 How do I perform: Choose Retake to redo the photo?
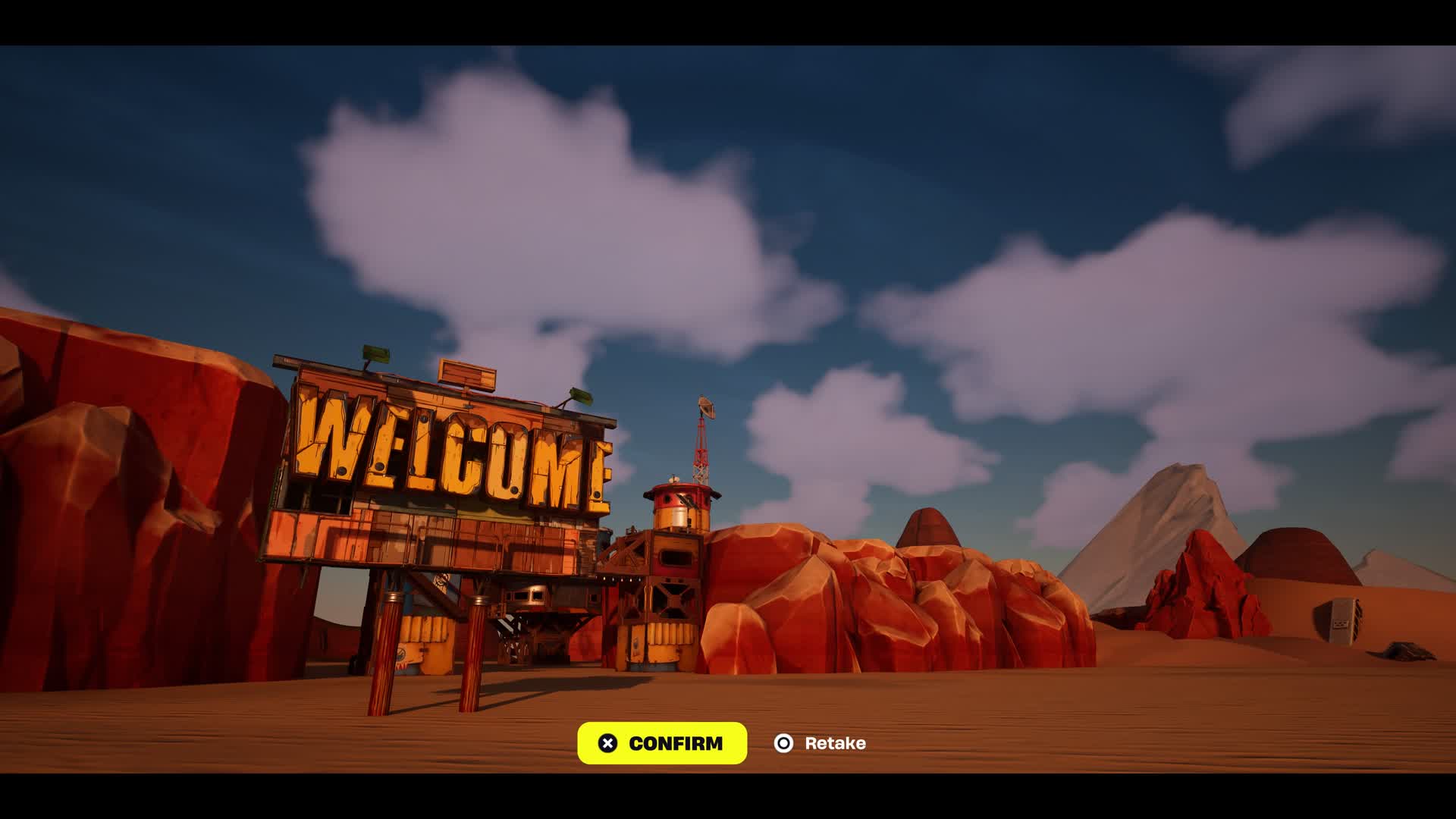coord(820,743)
